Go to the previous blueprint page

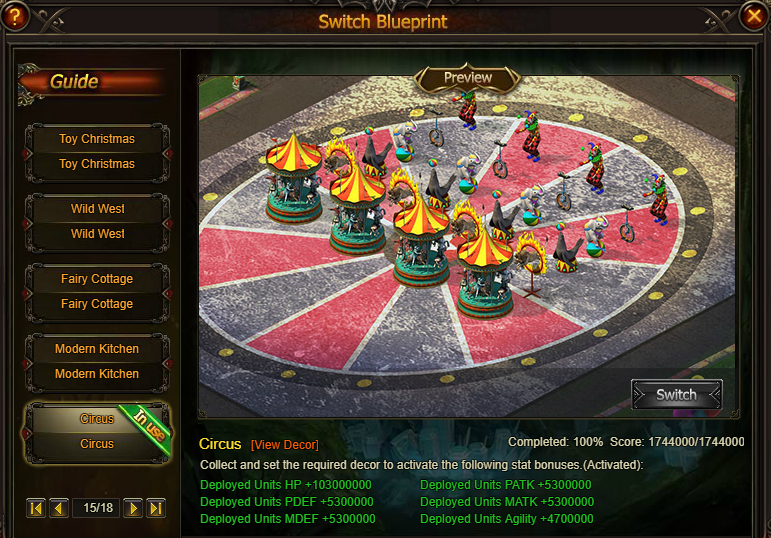pyautogui.click(x=59, y=508)
